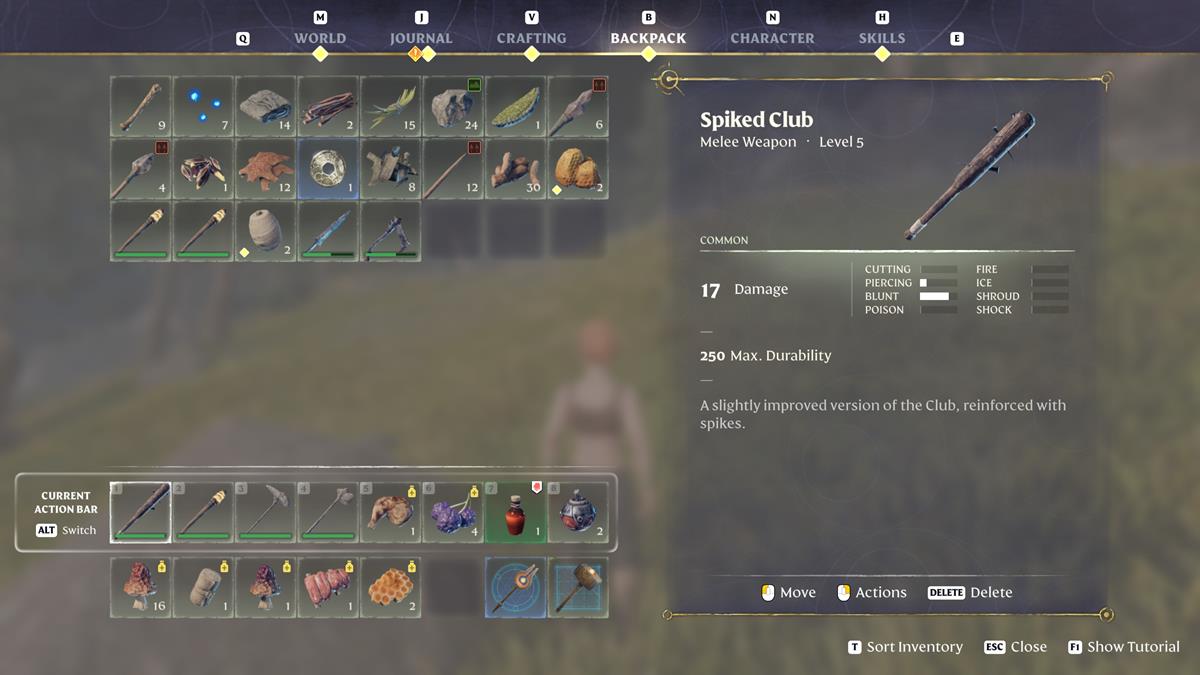
Task: Switch to the World tab
Action: click(320, 38)
